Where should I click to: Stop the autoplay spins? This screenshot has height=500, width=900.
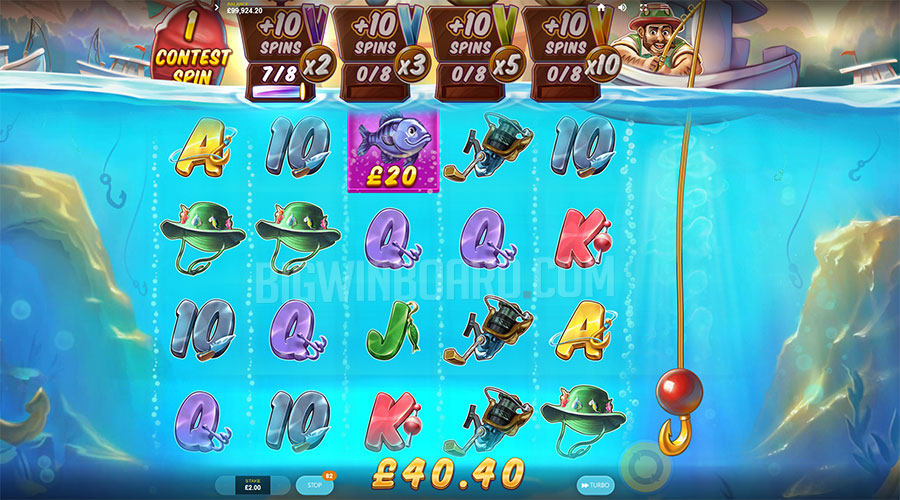coord(314,485)
